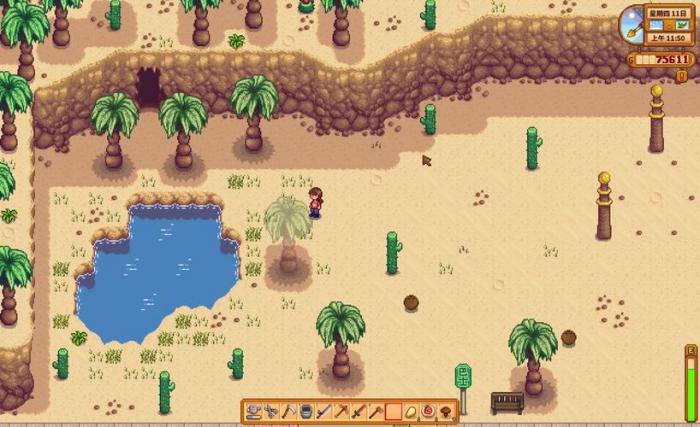
Task: Select the yellow item in the hotbar
Action: [411, 411]
